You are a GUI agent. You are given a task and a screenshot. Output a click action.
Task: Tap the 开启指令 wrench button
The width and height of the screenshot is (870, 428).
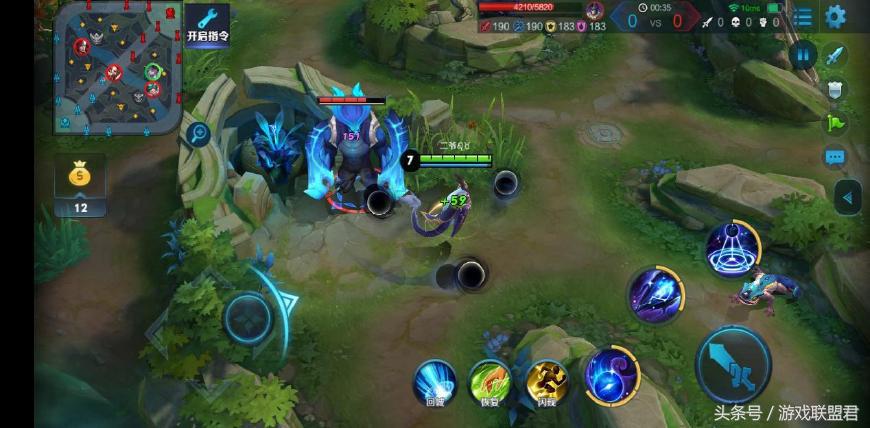pyautogui.click(x=207, y=25)
